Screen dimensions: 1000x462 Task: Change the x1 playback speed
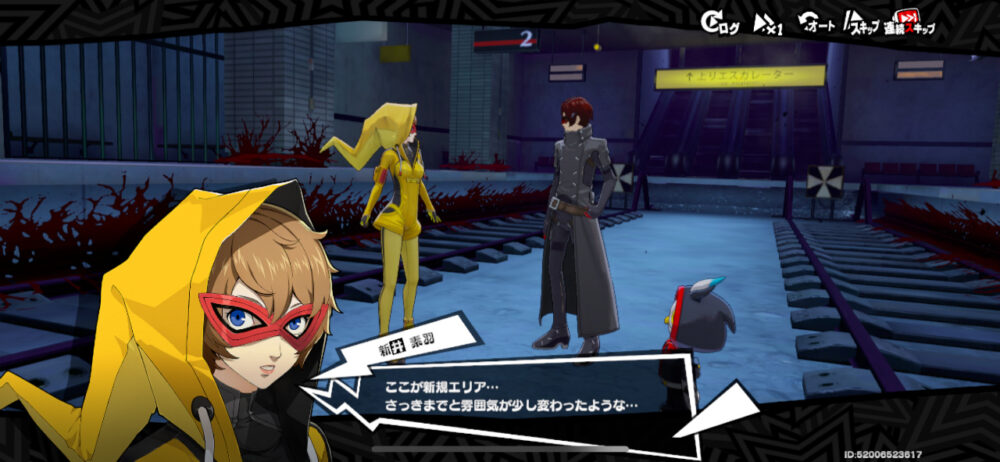tap(767, 24)
